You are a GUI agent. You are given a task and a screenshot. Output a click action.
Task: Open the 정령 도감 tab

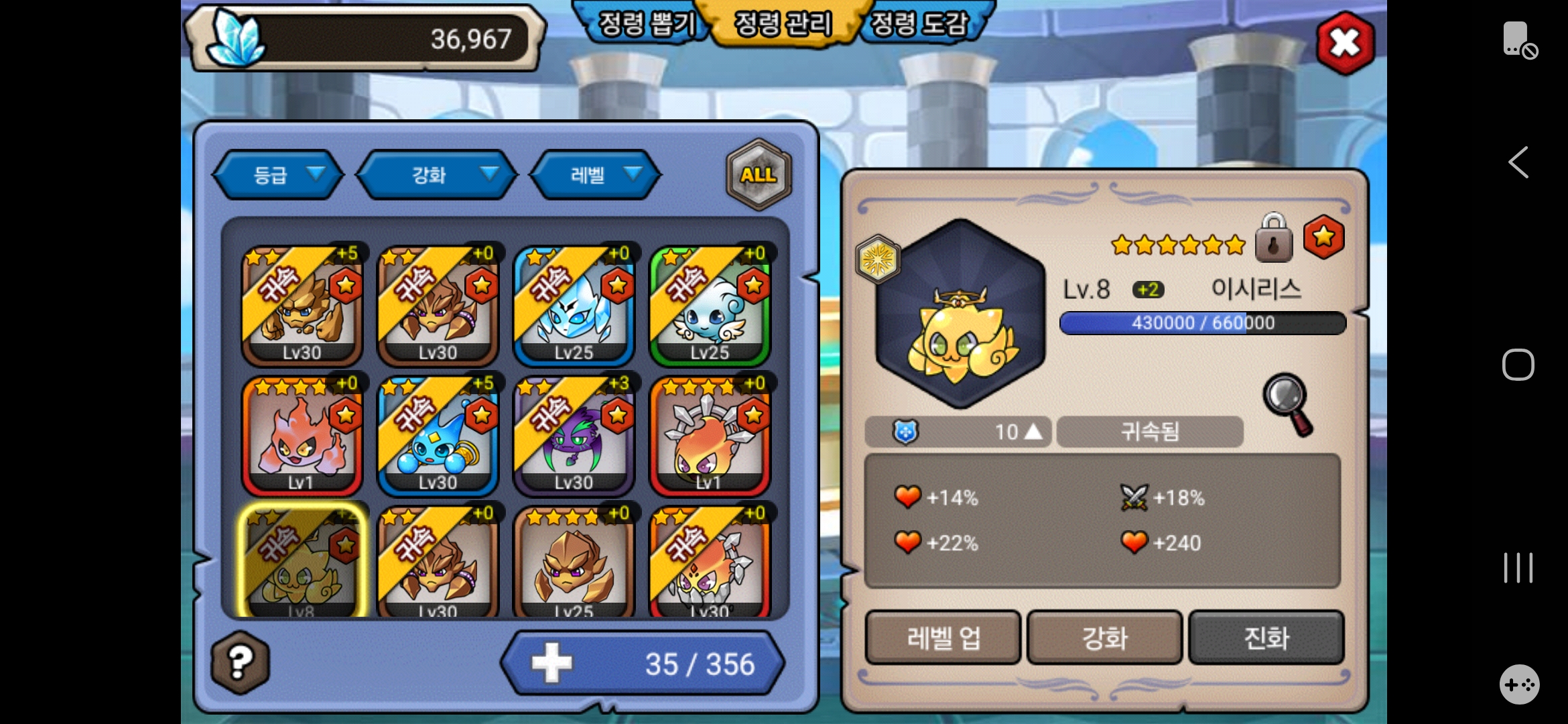(x=919, y=24)
